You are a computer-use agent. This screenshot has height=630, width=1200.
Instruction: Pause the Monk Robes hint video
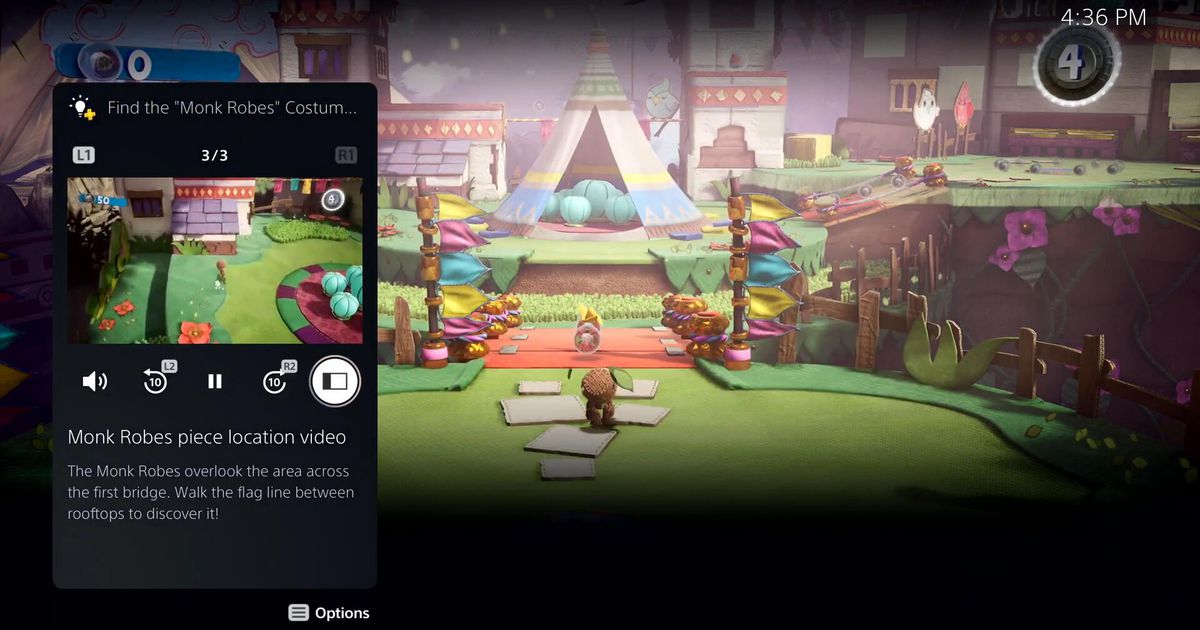(x=215, y=381)
